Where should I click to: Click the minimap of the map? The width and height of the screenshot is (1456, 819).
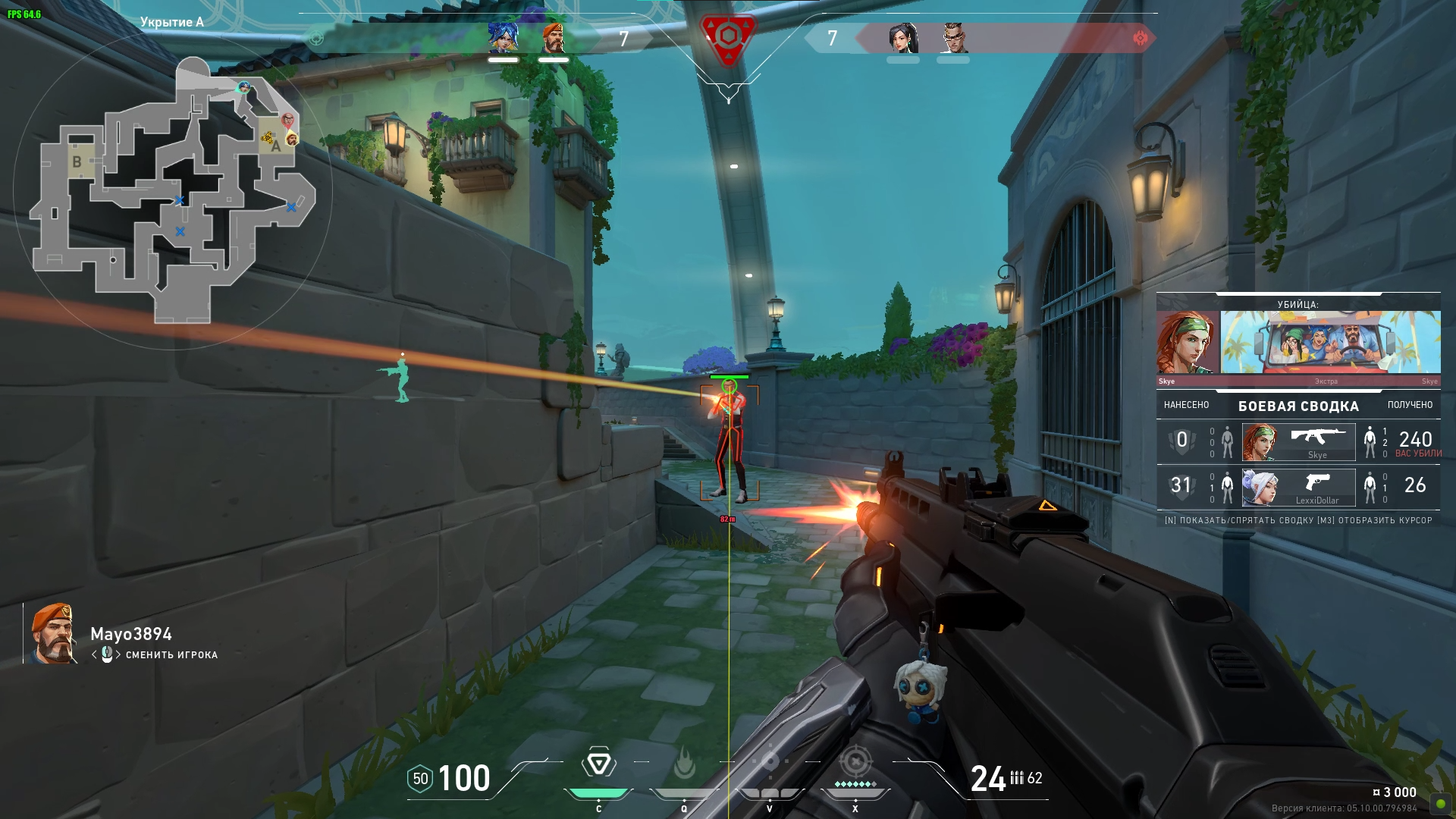(x=173, y=190)
